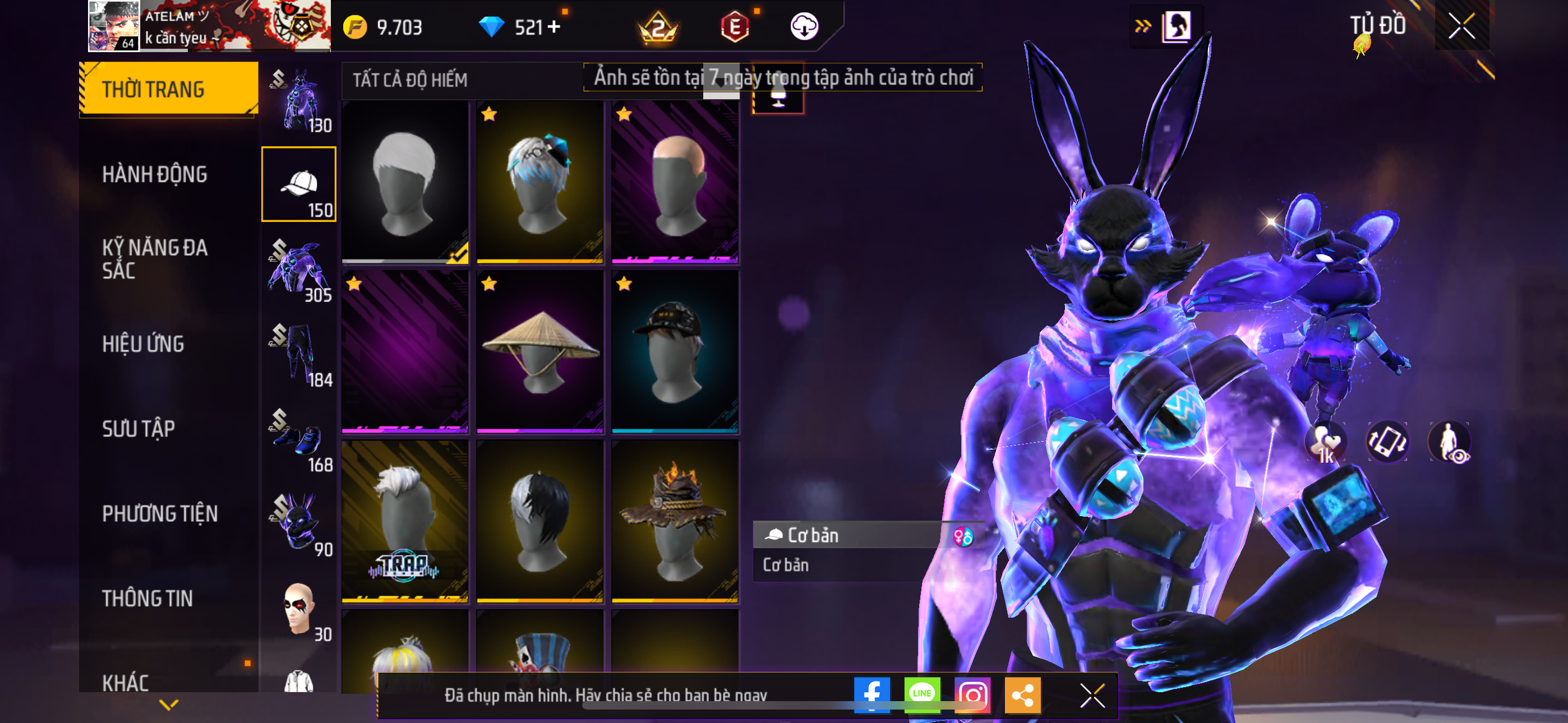
Task: Close the screenshot share banner
Action: tap(1092, 695)
